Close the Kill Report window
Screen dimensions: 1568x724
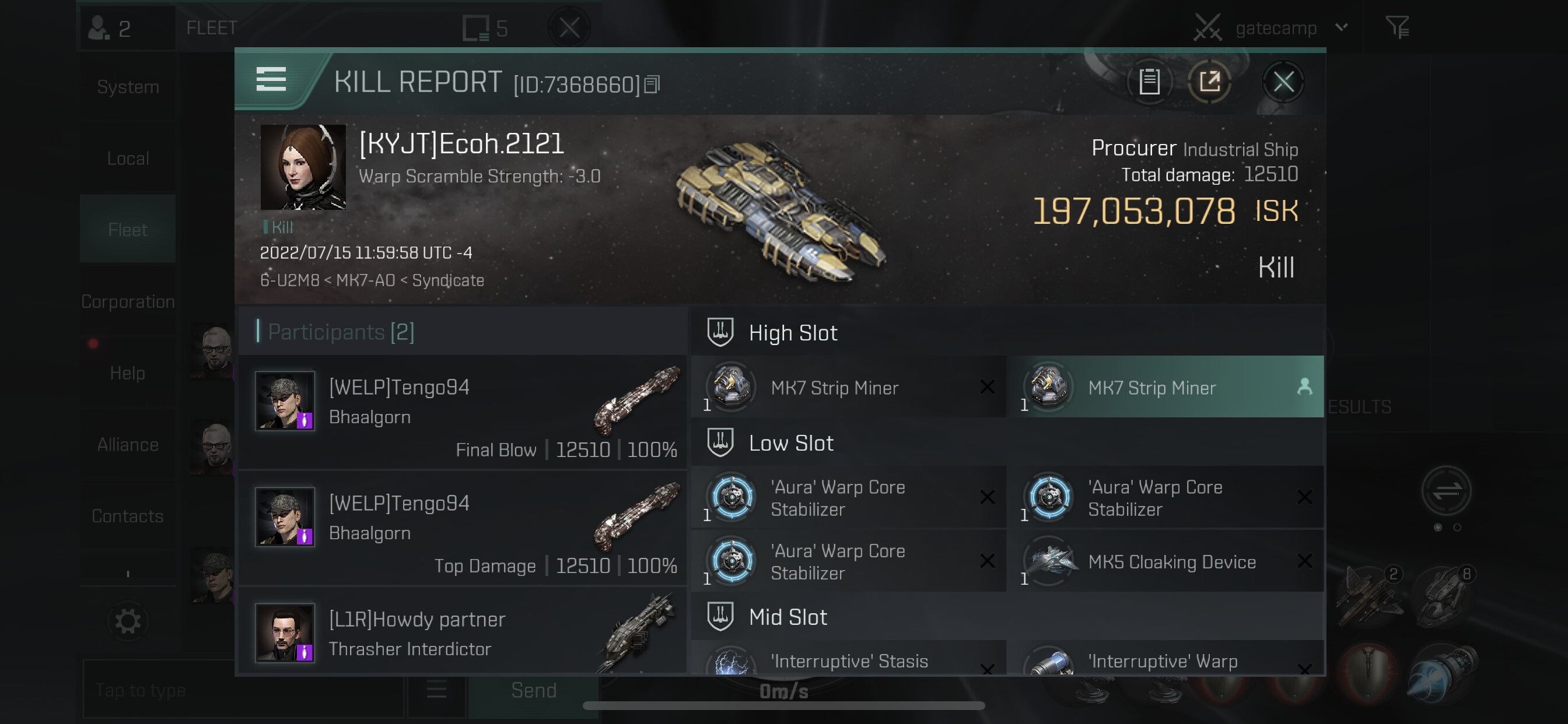pyautogui.click(x=1283, y=82)
